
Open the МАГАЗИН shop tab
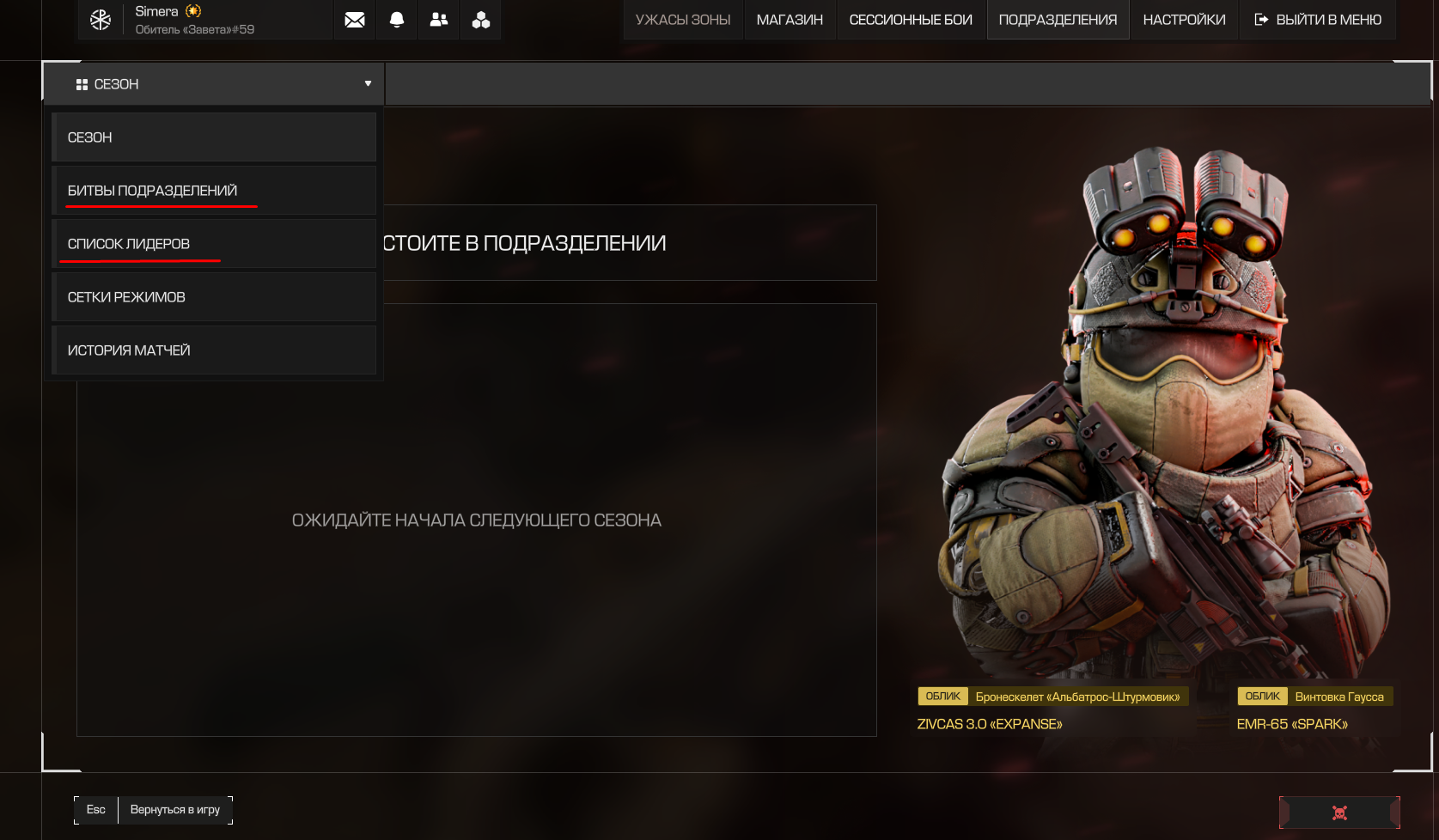click(790, 20)
